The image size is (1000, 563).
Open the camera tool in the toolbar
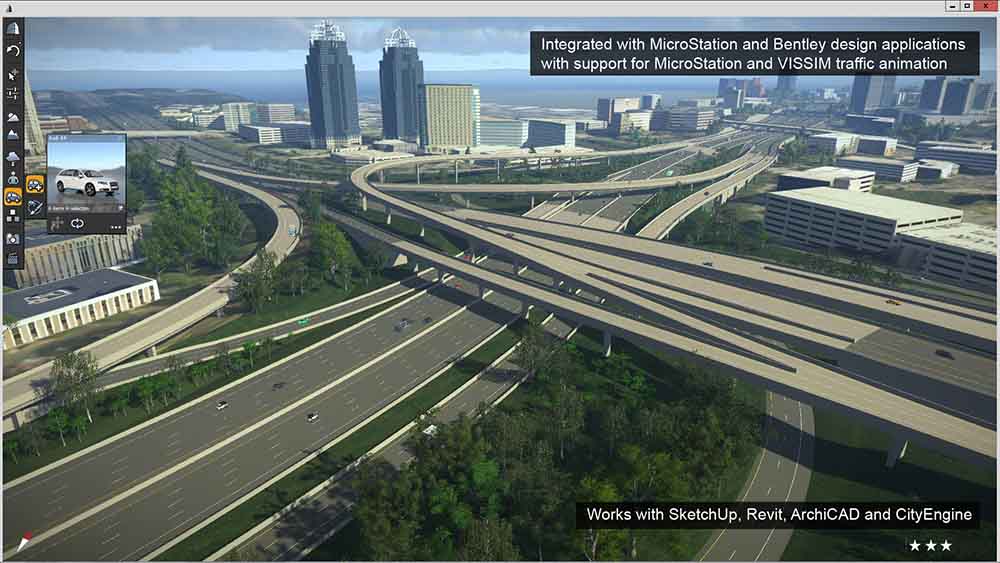[x=13, y=239]
